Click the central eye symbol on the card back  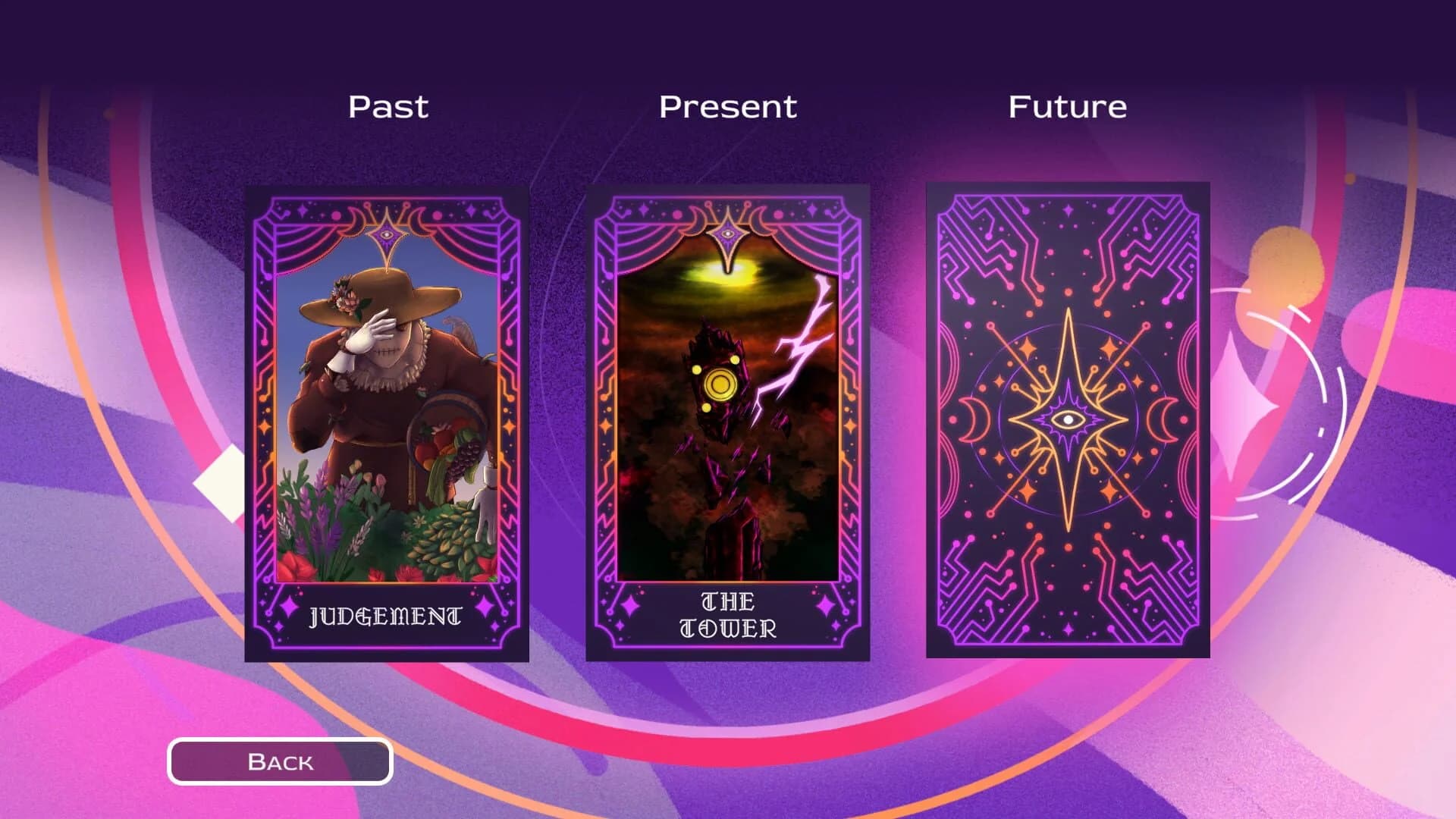[x=1069, y=421]
